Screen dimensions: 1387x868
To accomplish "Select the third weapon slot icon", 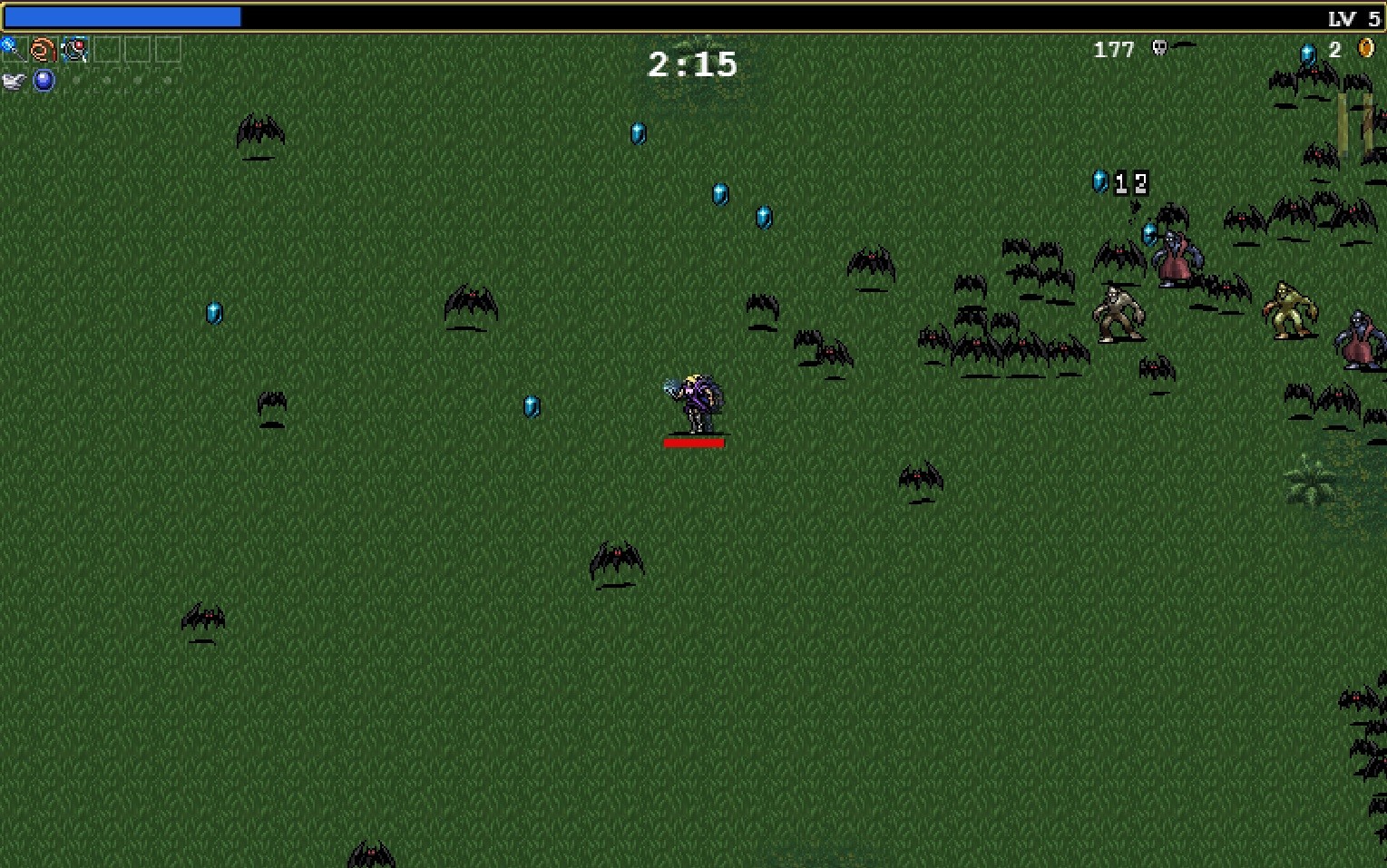I will click(x=73, y=47).
